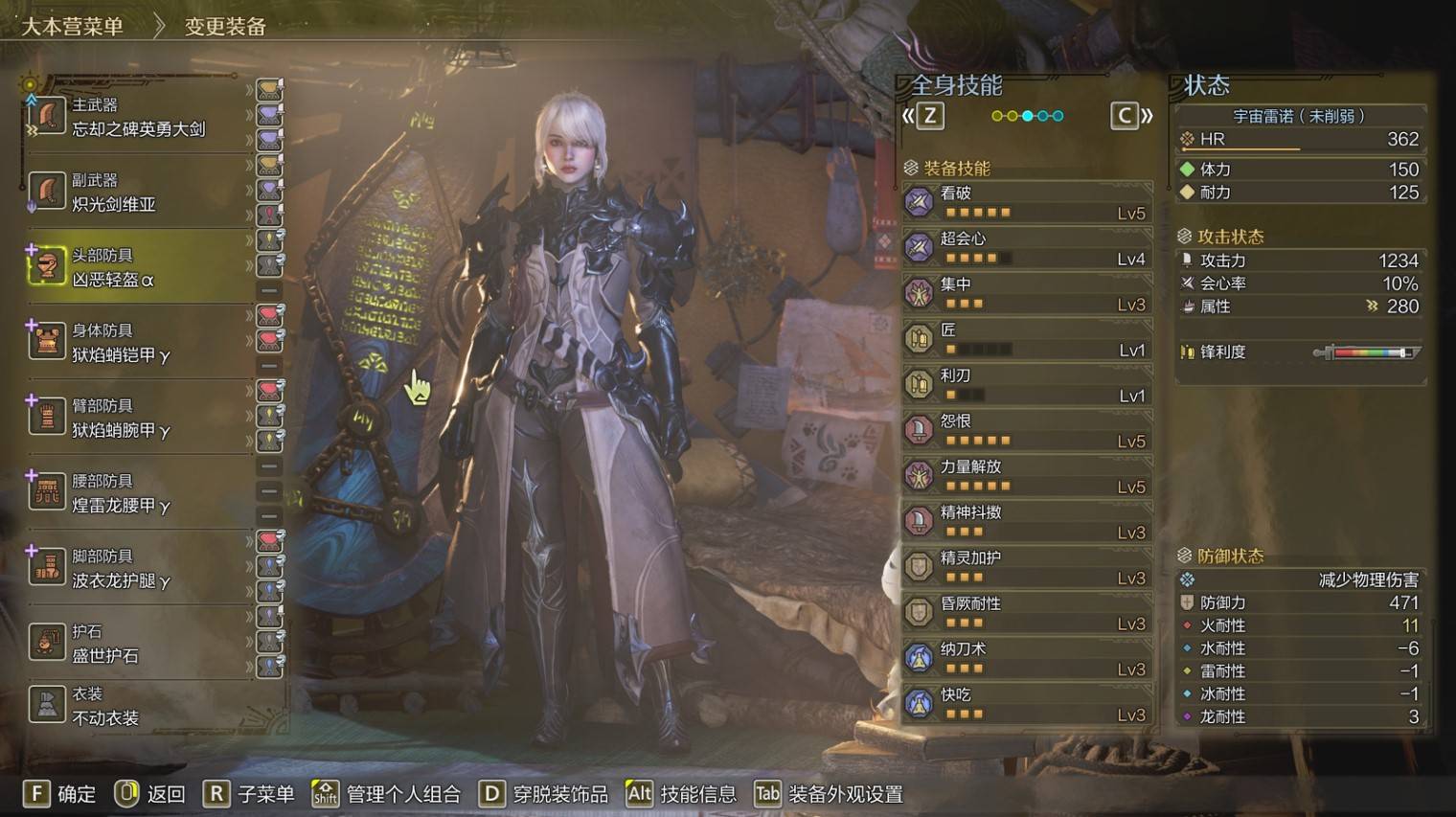Viewport: 1456px width, 817px height.
Task: Show details for the 看破 skill
Action: pos(1027,202)
